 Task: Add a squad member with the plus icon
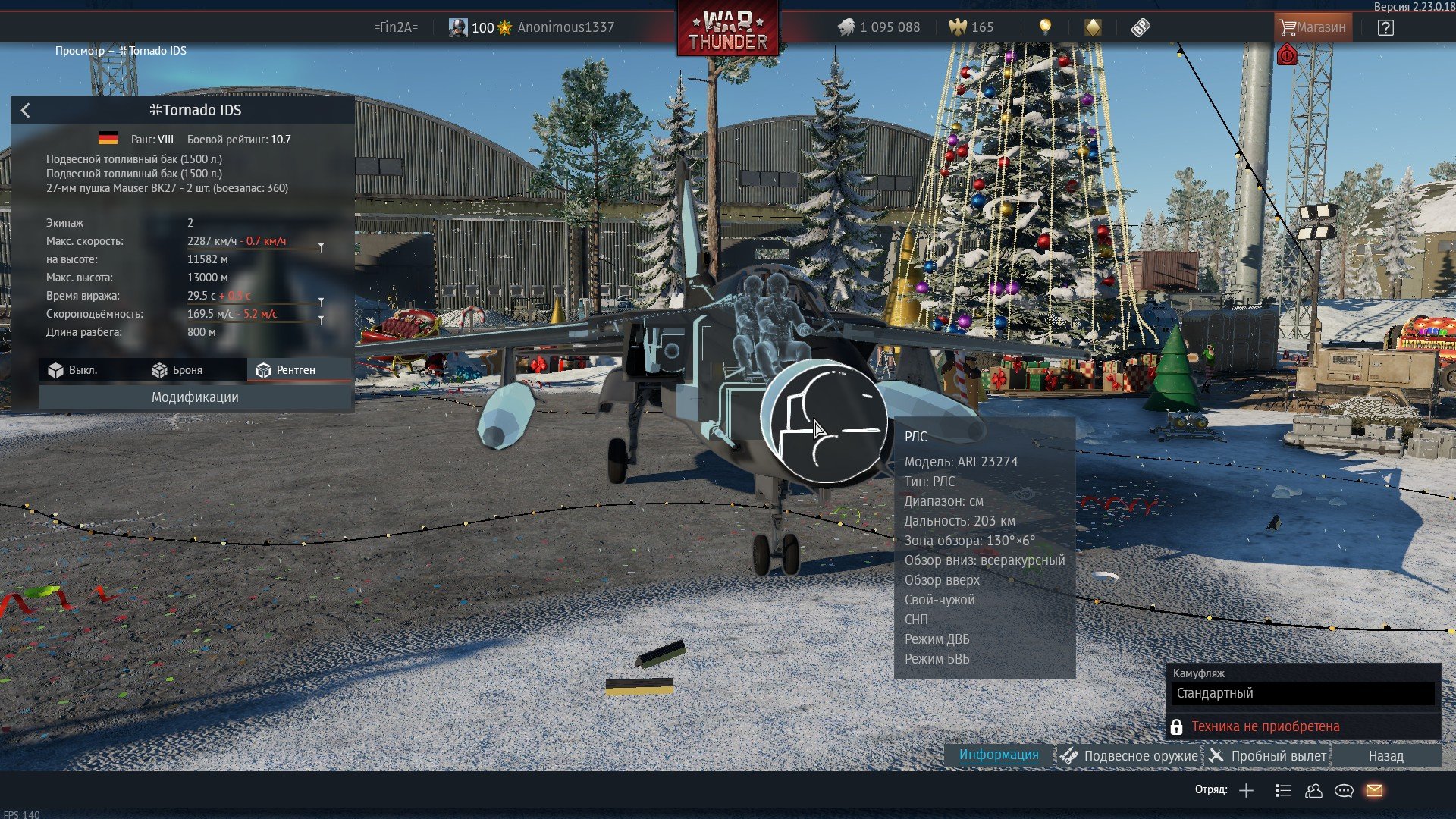[1246, 791]
